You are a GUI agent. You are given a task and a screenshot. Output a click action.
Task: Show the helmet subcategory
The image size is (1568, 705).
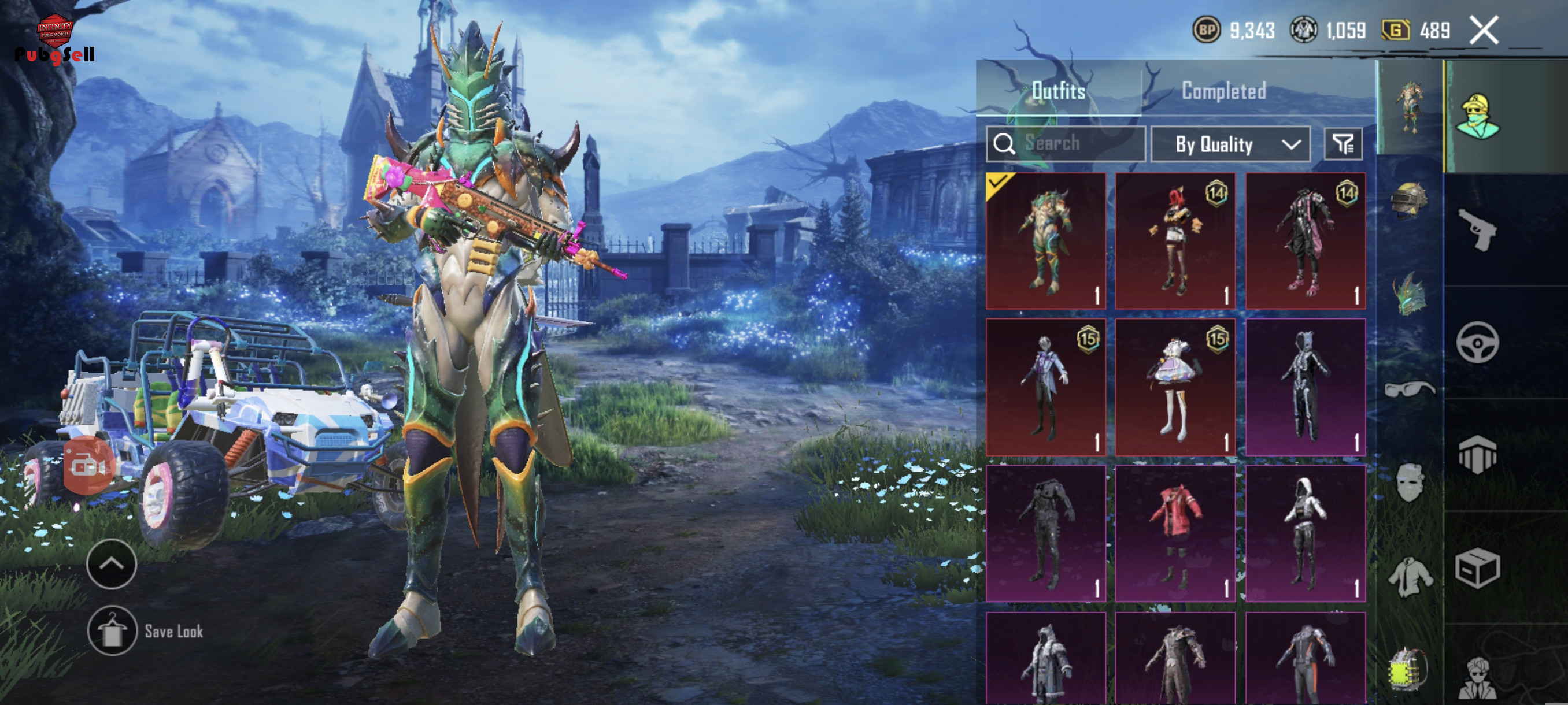[1409, 199]
